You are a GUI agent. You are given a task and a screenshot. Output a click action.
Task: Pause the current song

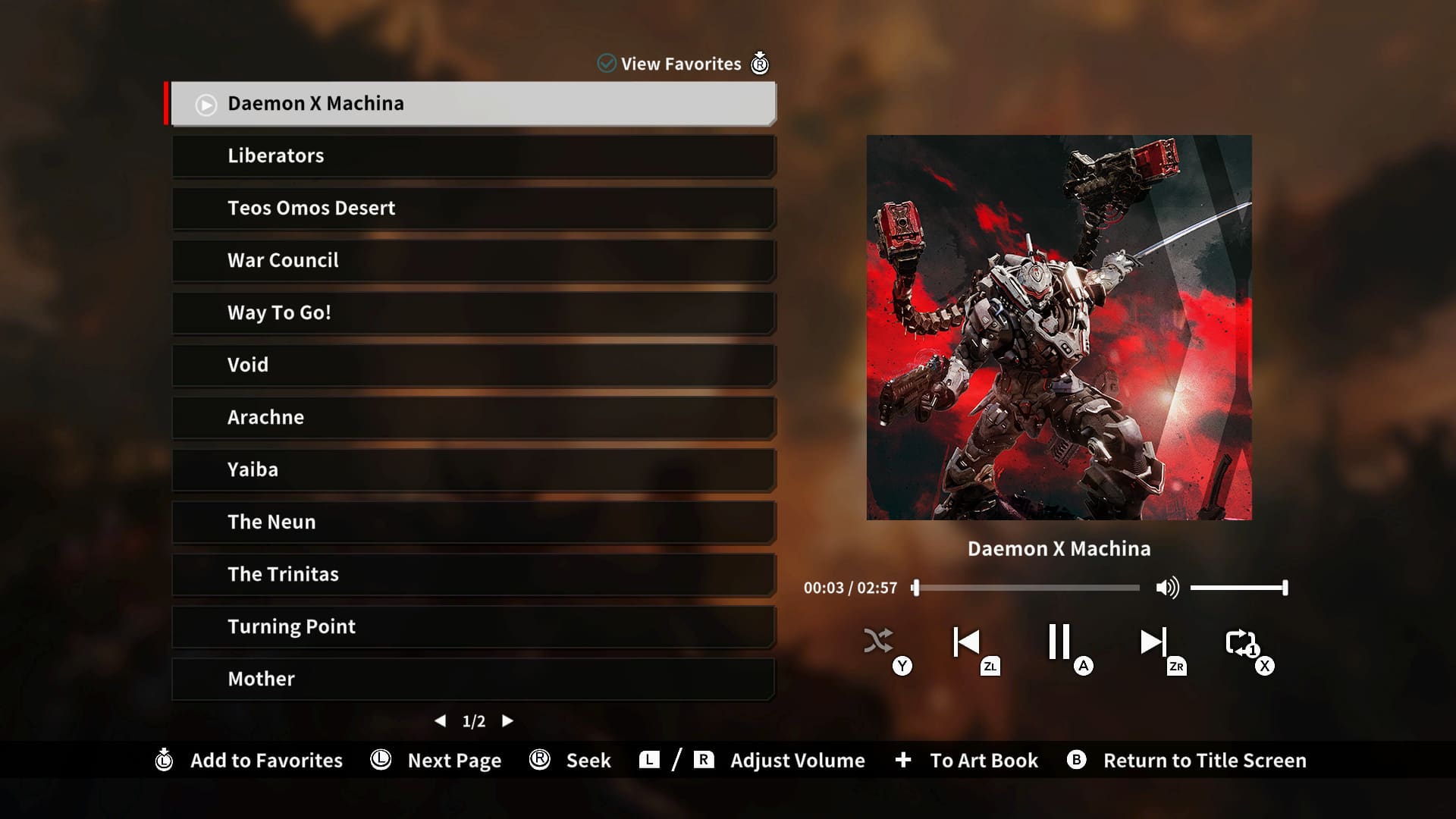point(1059,642)
